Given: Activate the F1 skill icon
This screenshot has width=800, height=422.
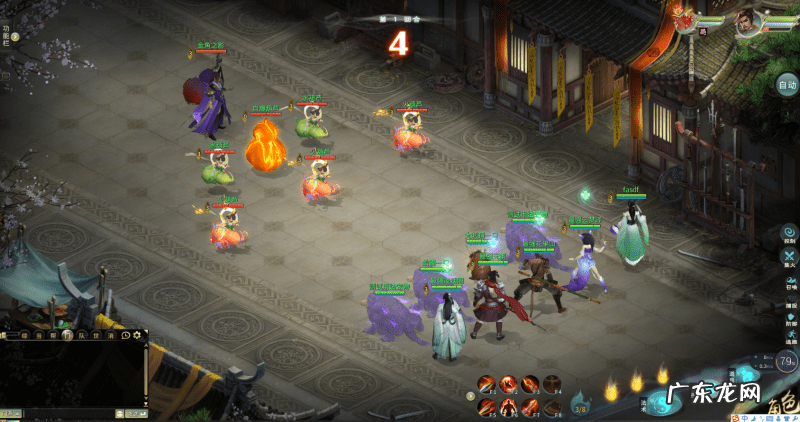Looking at the screenshot, I should point(486,384).
